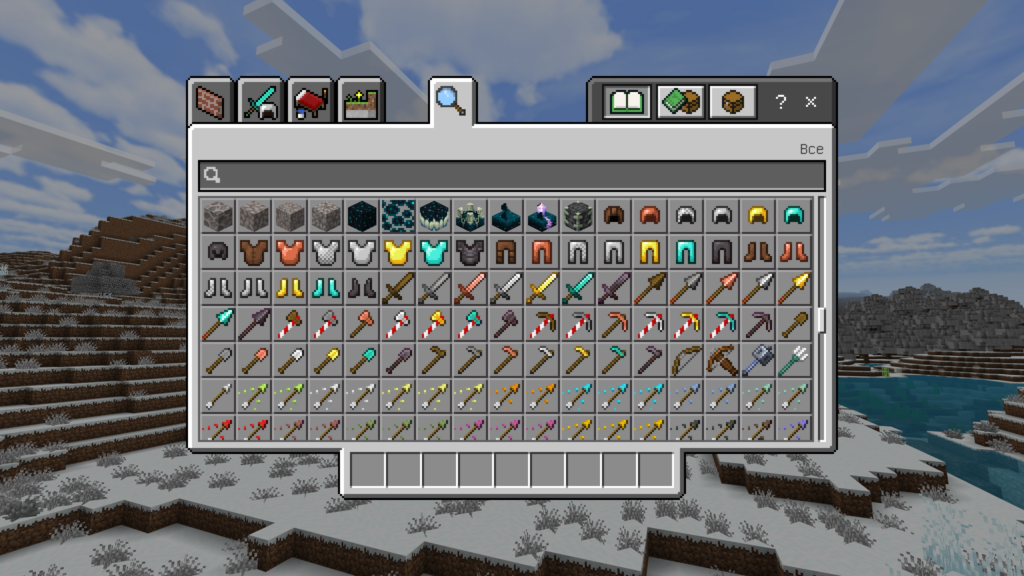Pick the trident item
Viewport: 1024px width, 576px height.
(x=793, y=360)
